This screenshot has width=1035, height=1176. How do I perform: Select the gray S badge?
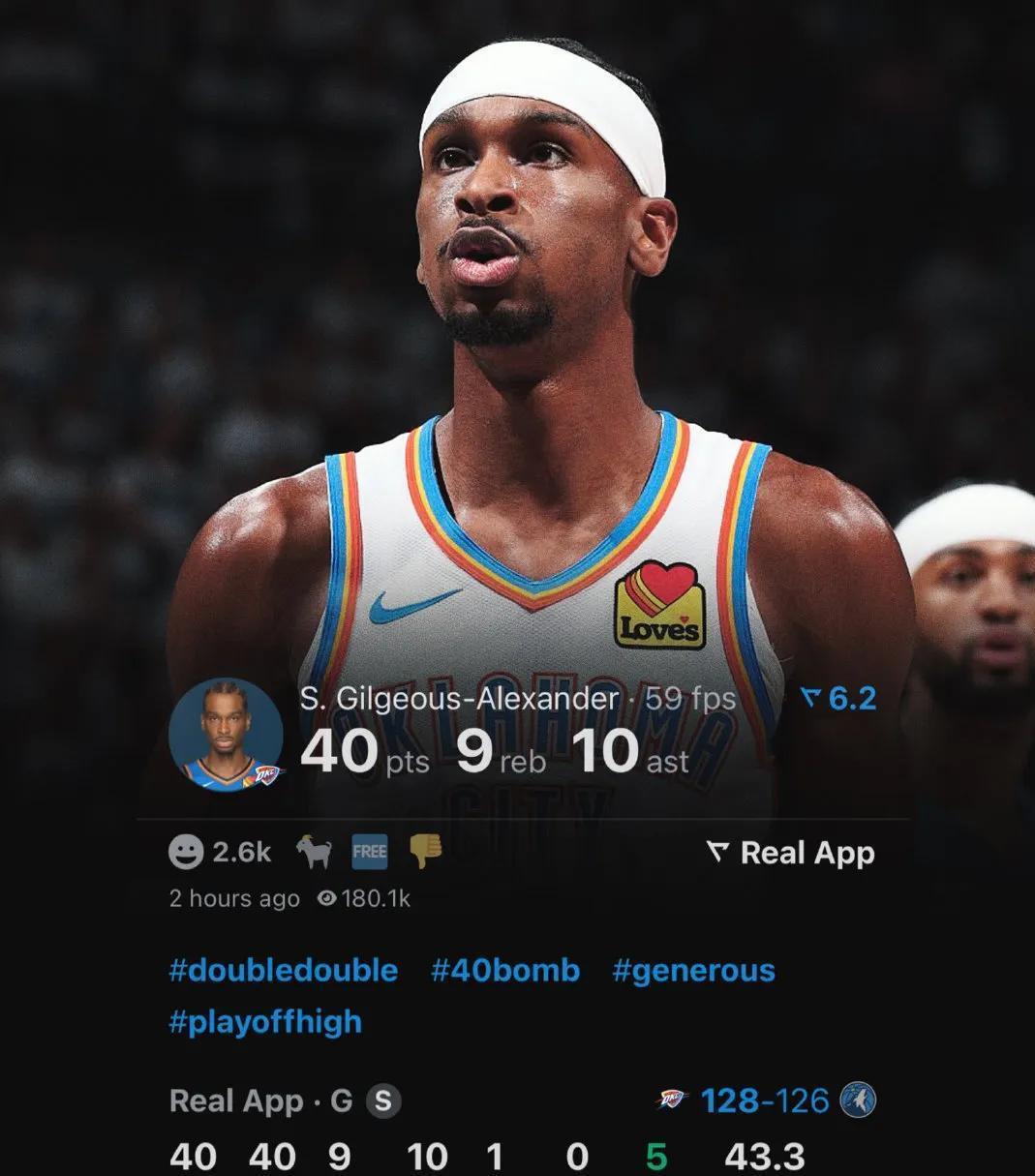(382, 1101)
